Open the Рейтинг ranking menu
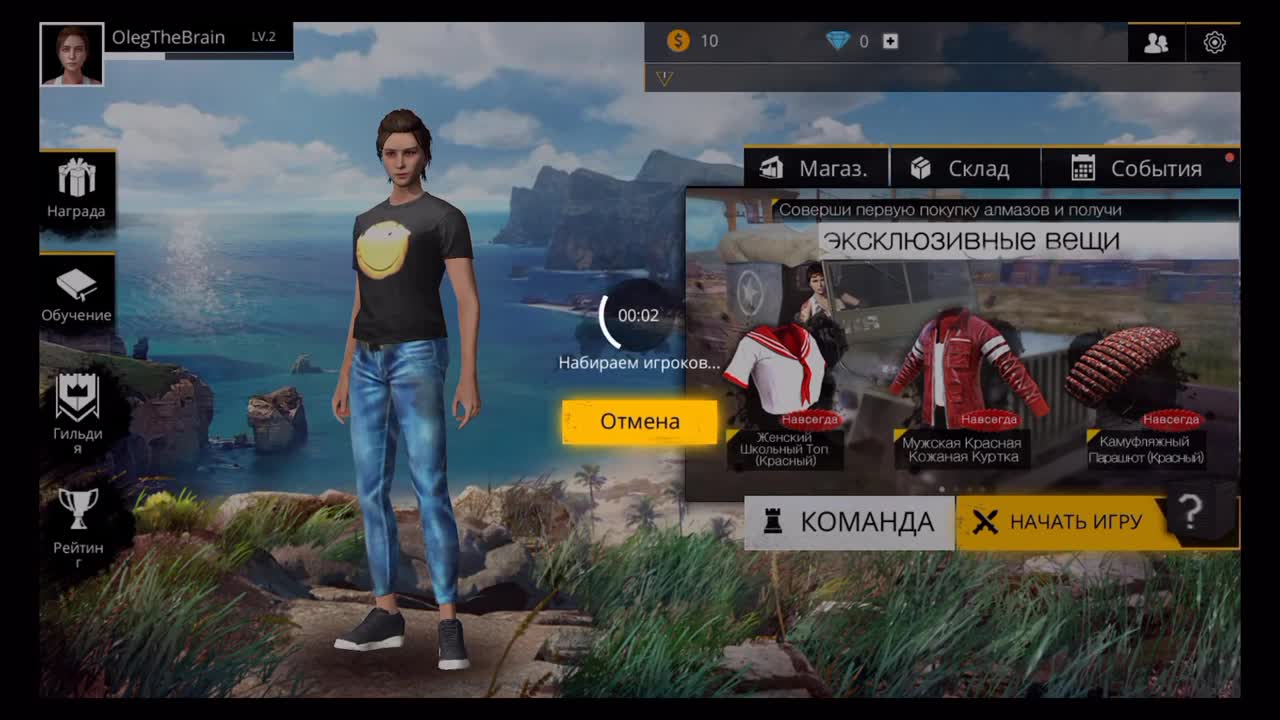The width and height of the screenshot is (1280, 720). pyautogui.click(x=77, y=523)
